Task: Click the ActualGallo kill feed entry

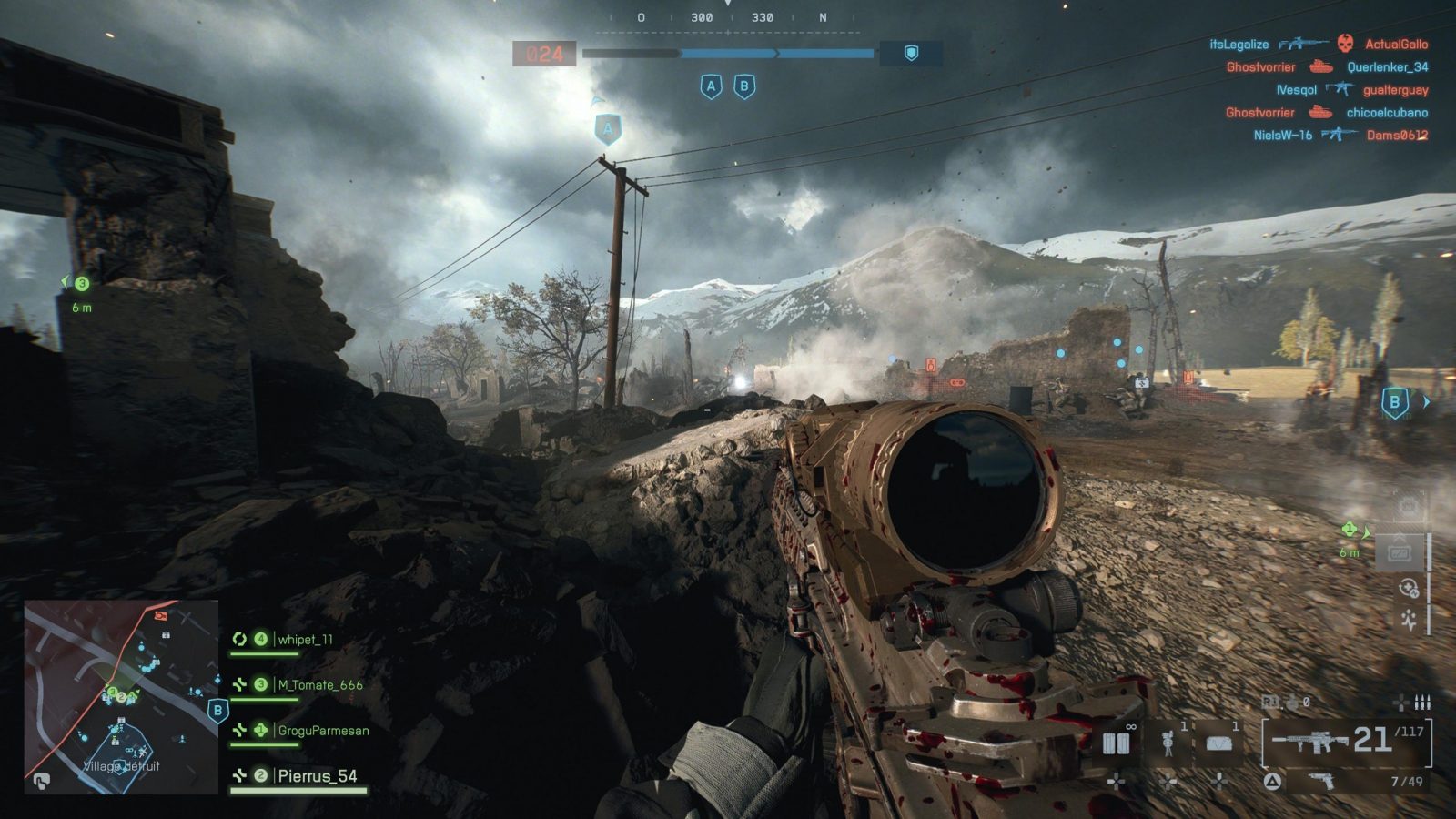Action: coord(1396,44)
